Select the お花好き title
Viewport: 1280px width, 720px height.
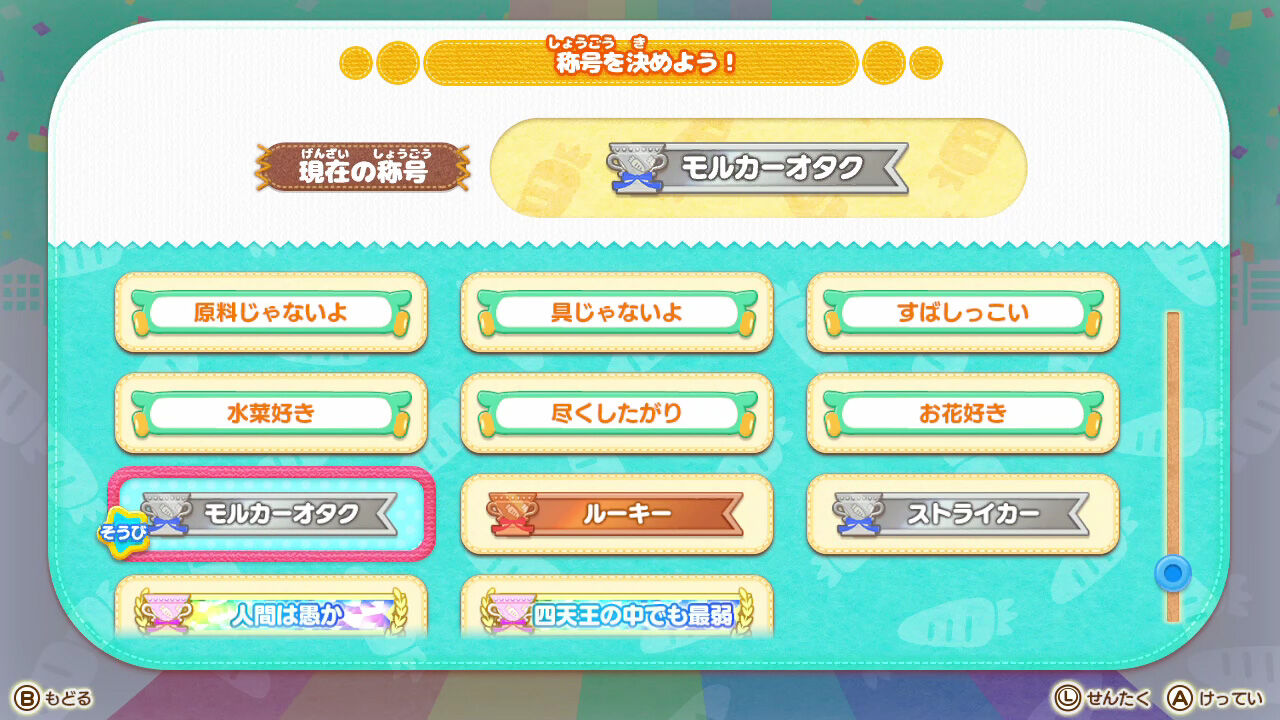(x=962, y=412)
